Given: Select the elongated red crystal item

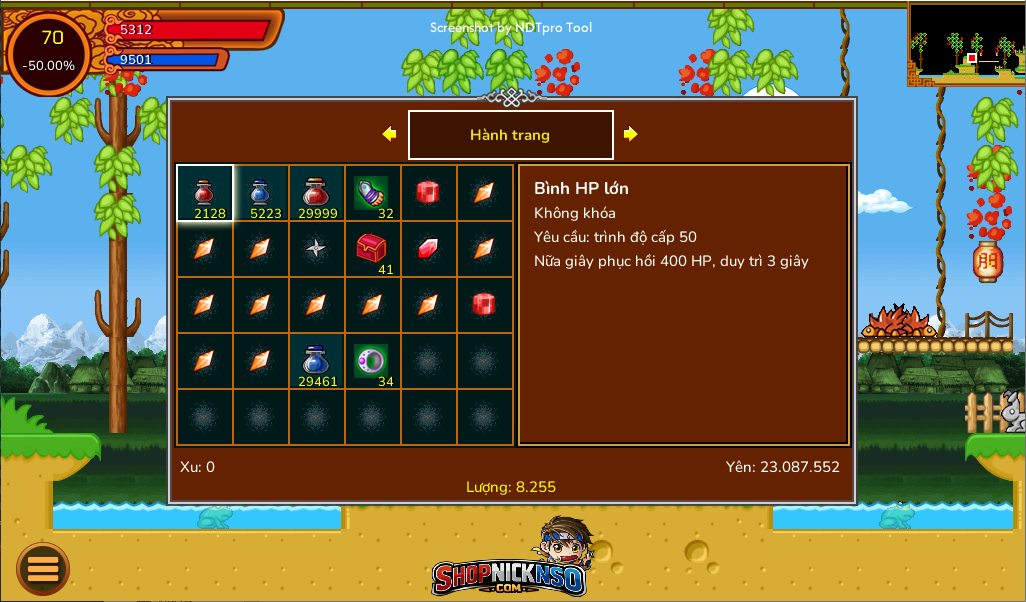Looking at the screenshot, I should 429,249.
